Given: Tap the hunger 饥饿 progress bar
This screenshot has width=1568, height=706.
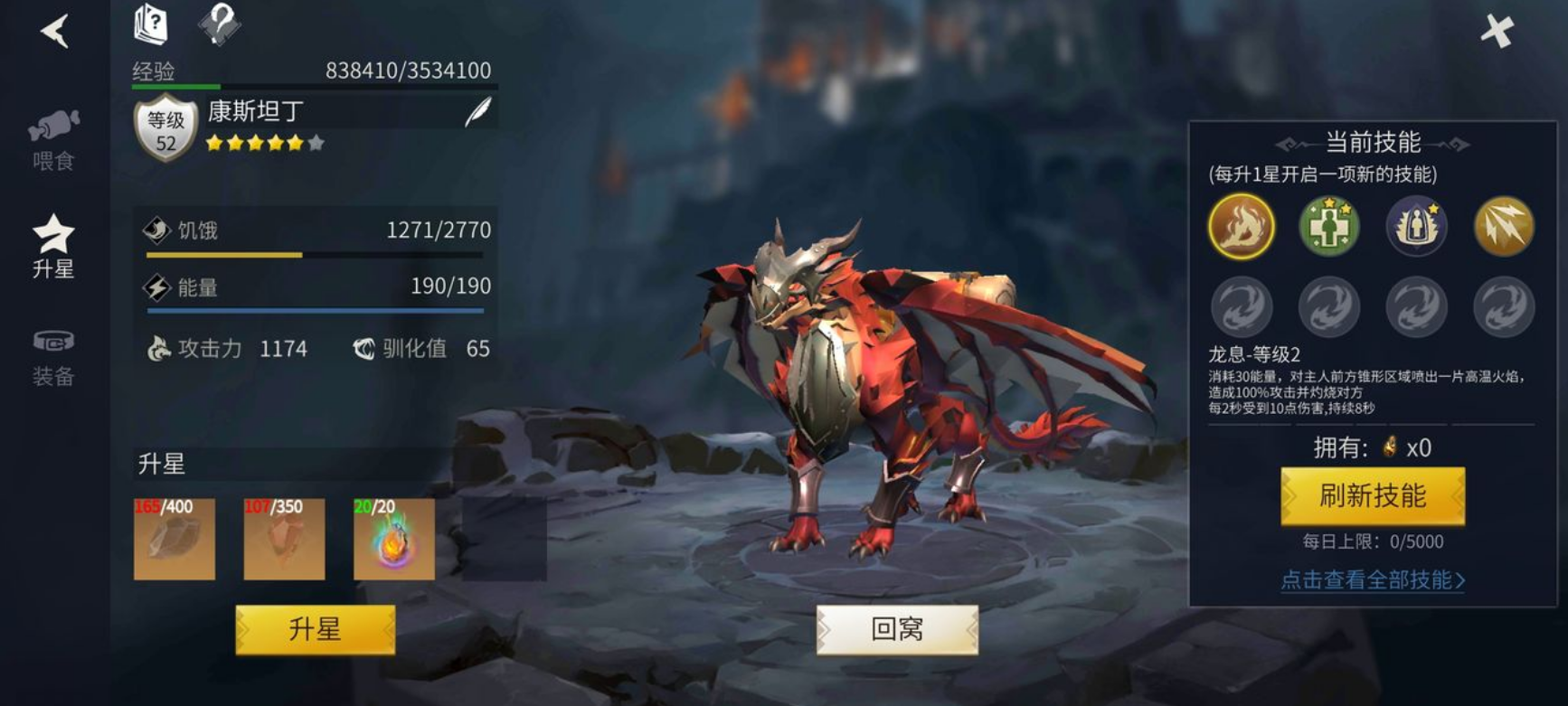Looking at the screenshot, I should click(x=316, y=256).
